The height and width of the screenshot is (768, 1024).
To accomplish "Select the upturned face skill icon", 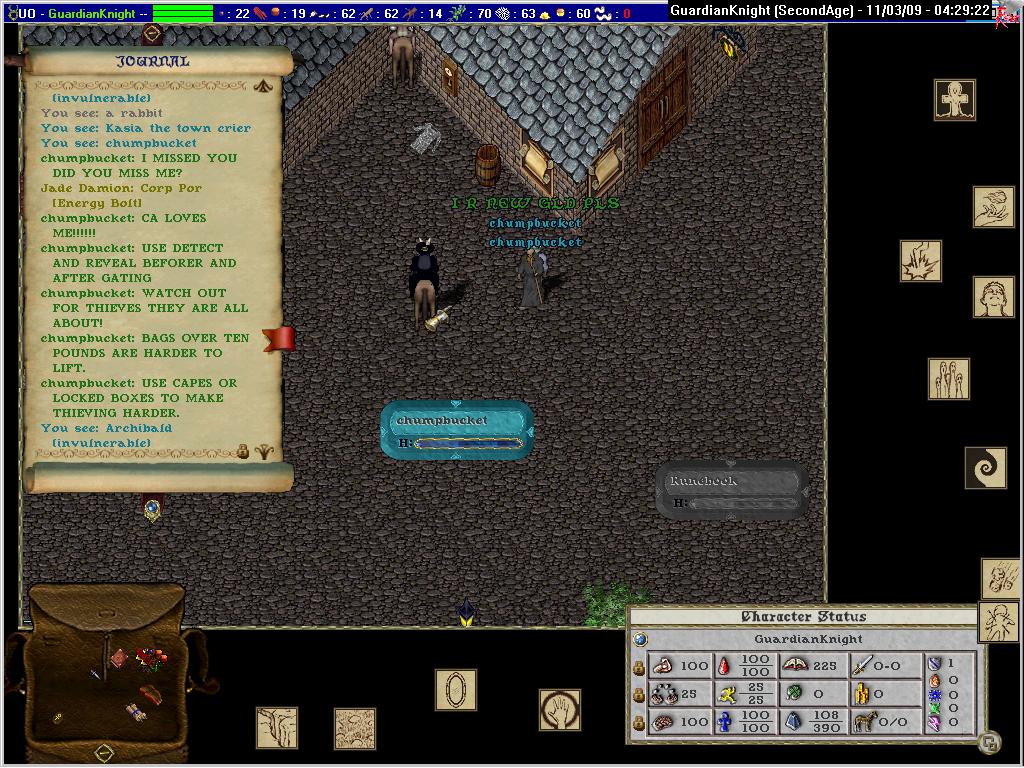I will point(993,297).
